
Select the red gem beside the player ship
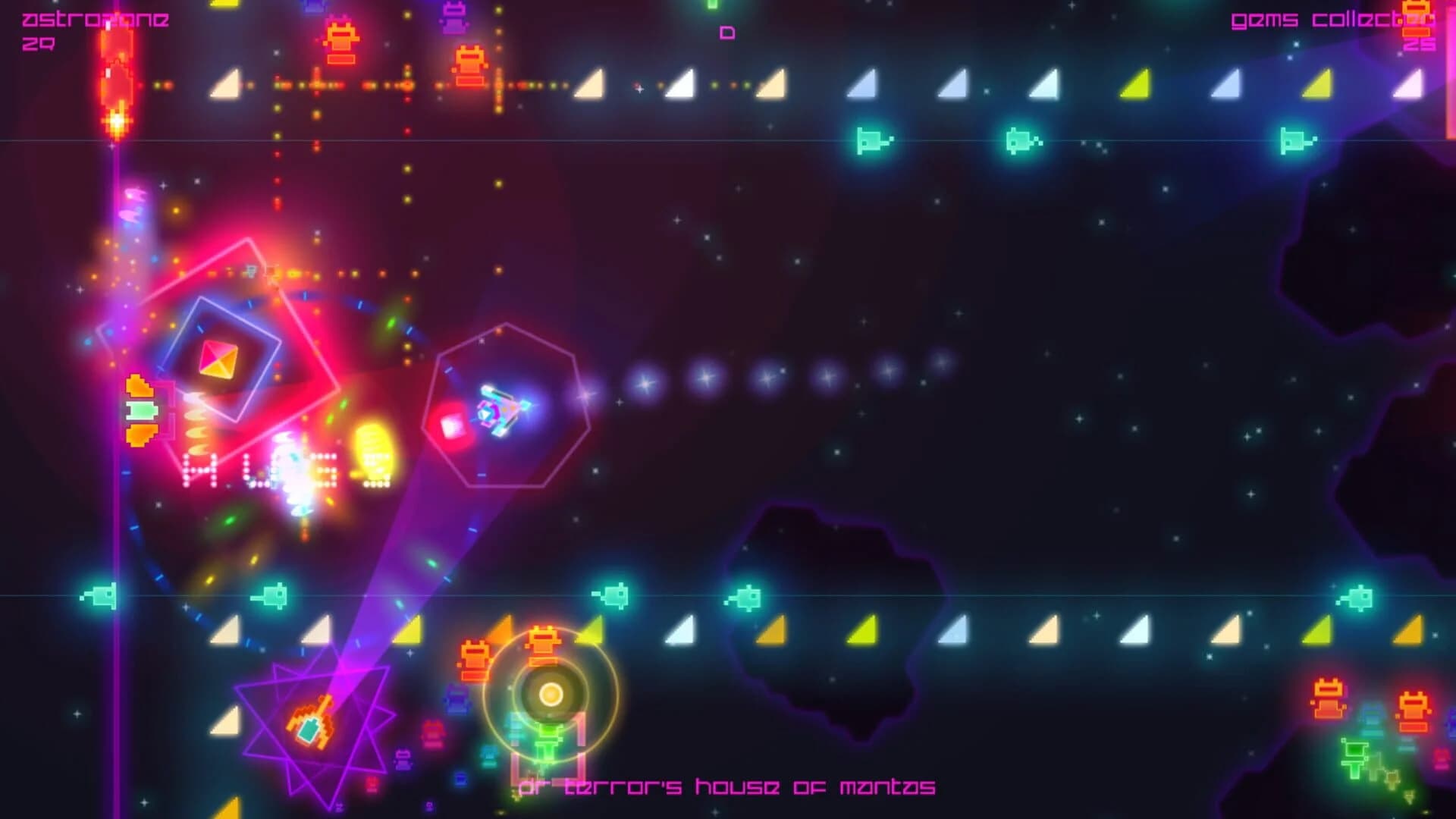452,425
